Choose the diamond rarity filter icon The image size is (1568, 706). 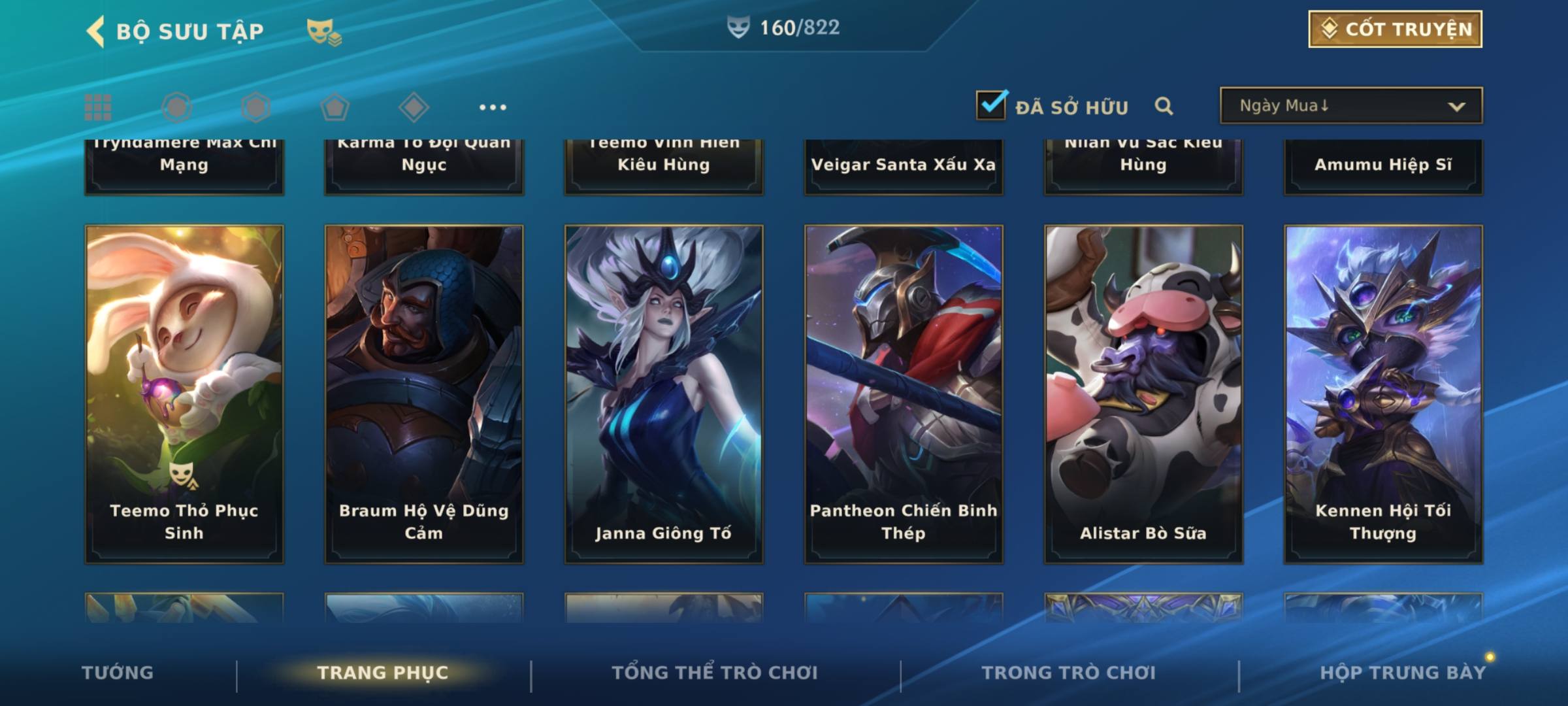[x=414, y=107]
